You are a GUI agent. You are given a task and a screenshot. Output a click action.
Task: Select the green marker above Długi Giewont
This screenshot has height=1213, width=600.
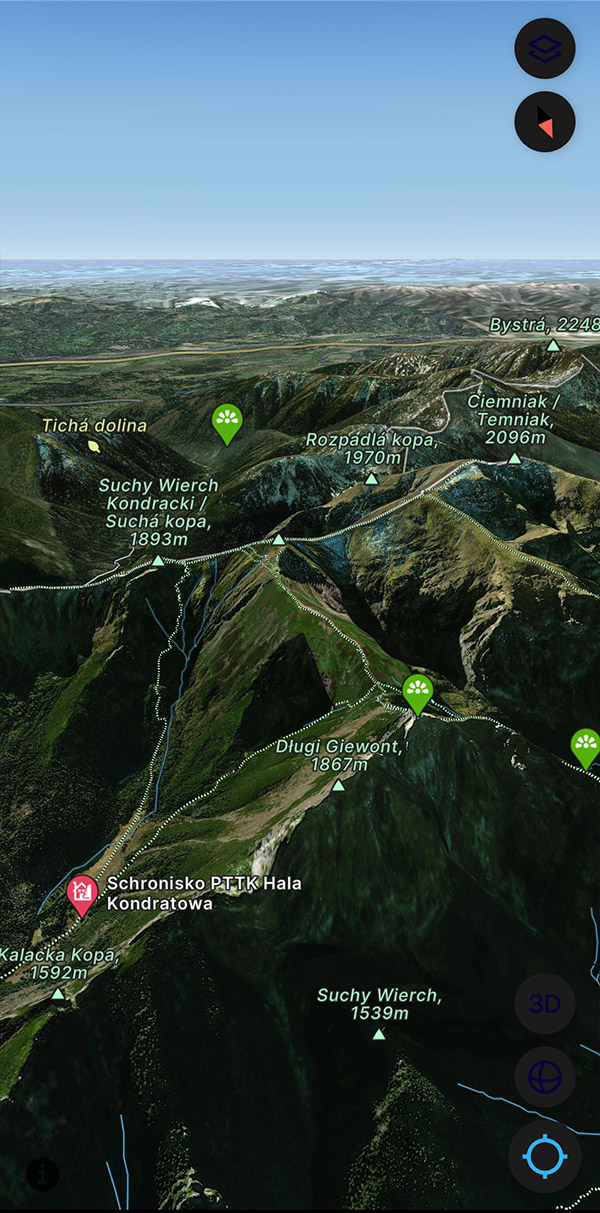(x=417, y=691)
